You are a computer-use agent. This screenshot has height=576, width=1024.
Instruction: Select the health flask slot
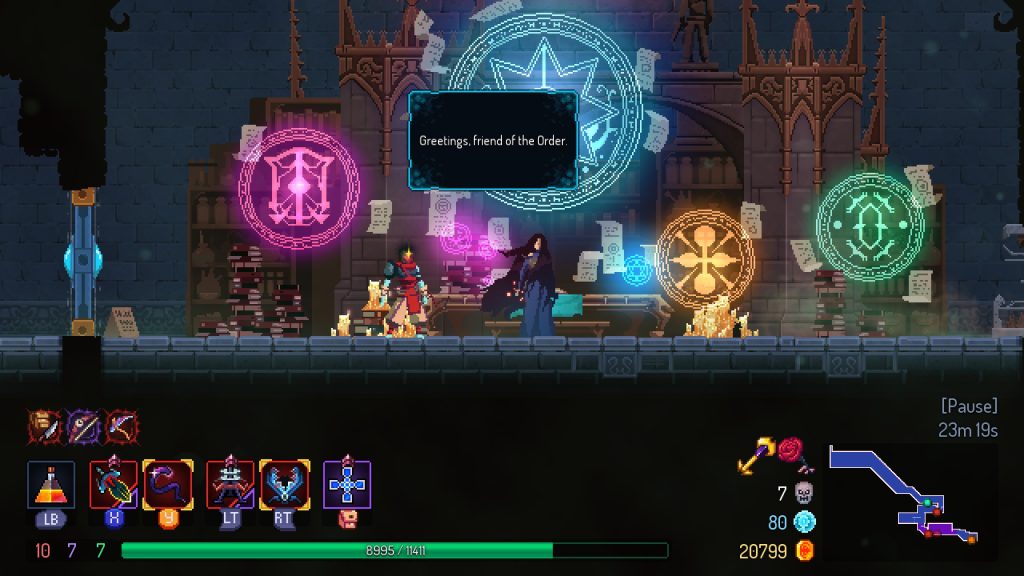[x=51, y=485]
